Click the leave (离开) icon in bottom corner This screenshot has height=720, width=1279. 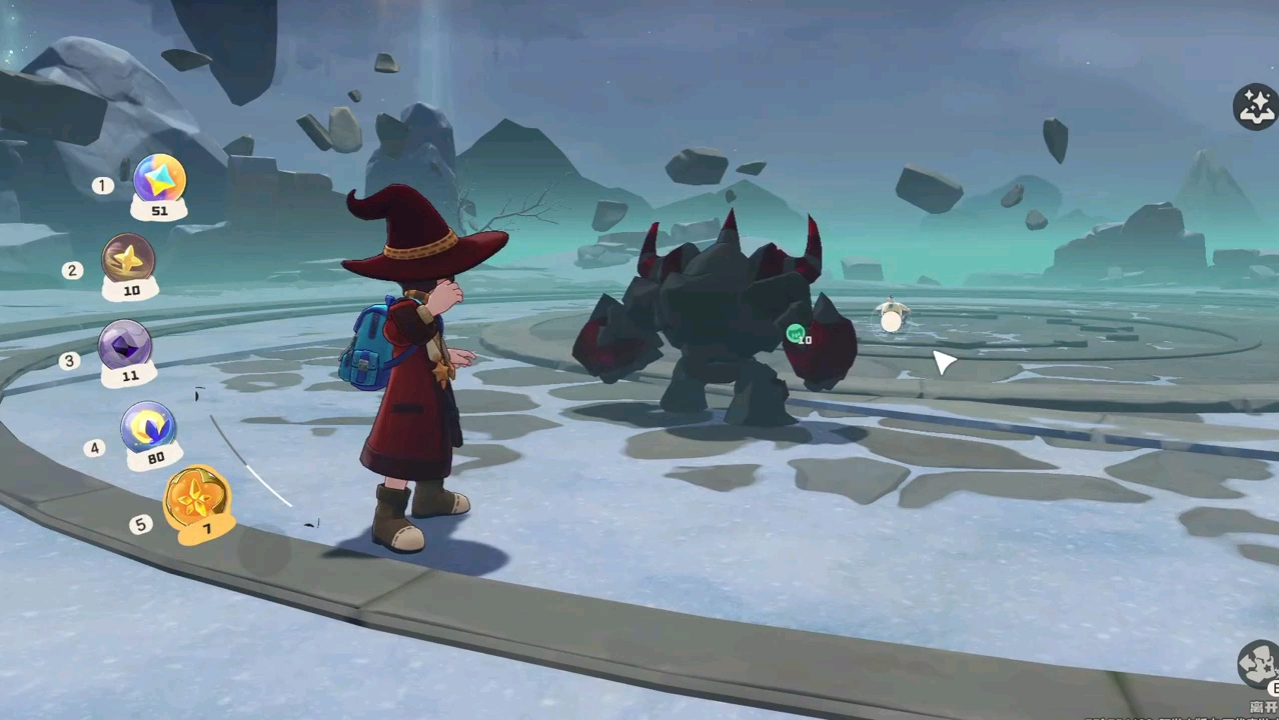pyautogui.click(x=1258, y=667)
